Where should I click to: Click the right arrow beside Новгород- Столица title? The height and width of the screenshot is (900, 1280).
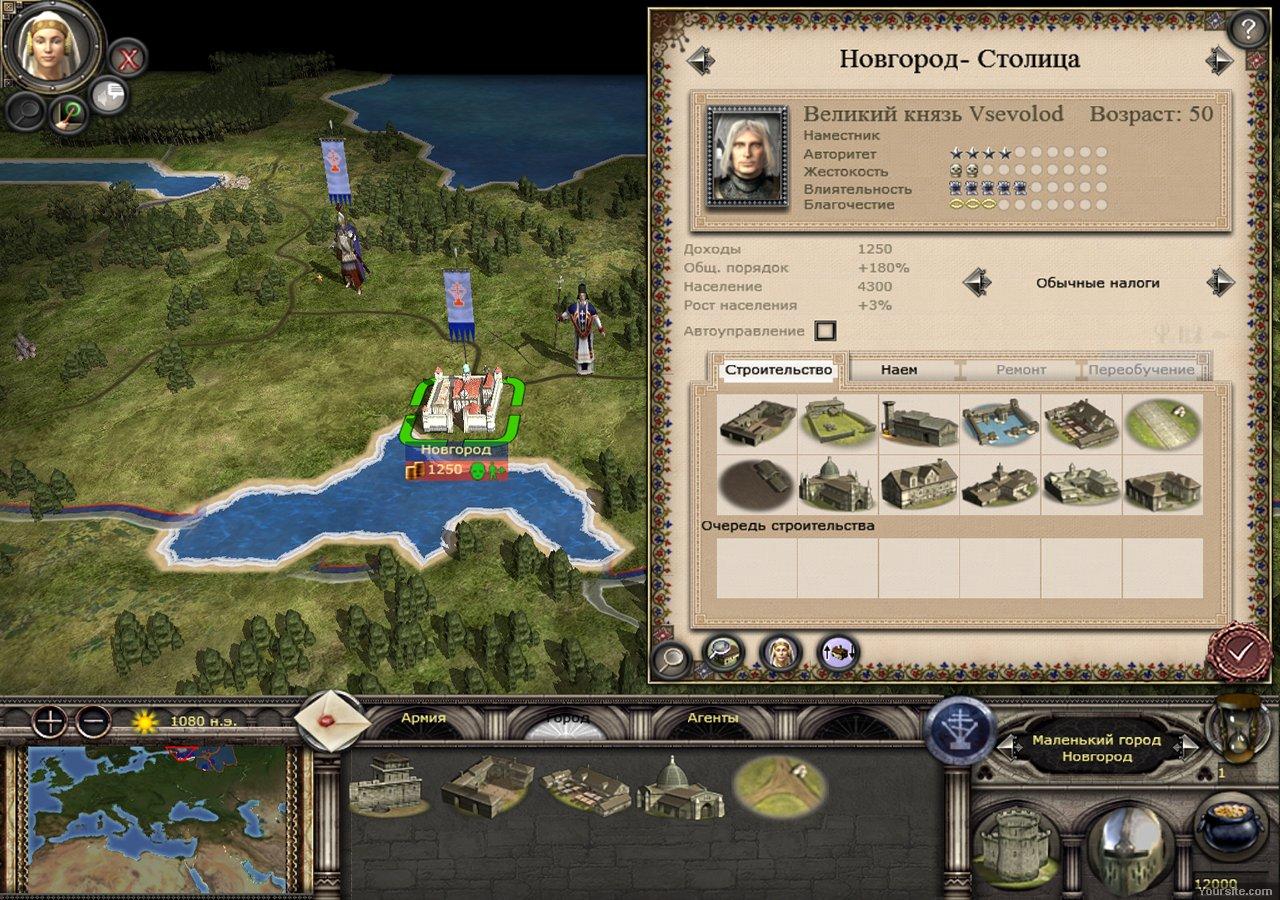click(1218, 59)
